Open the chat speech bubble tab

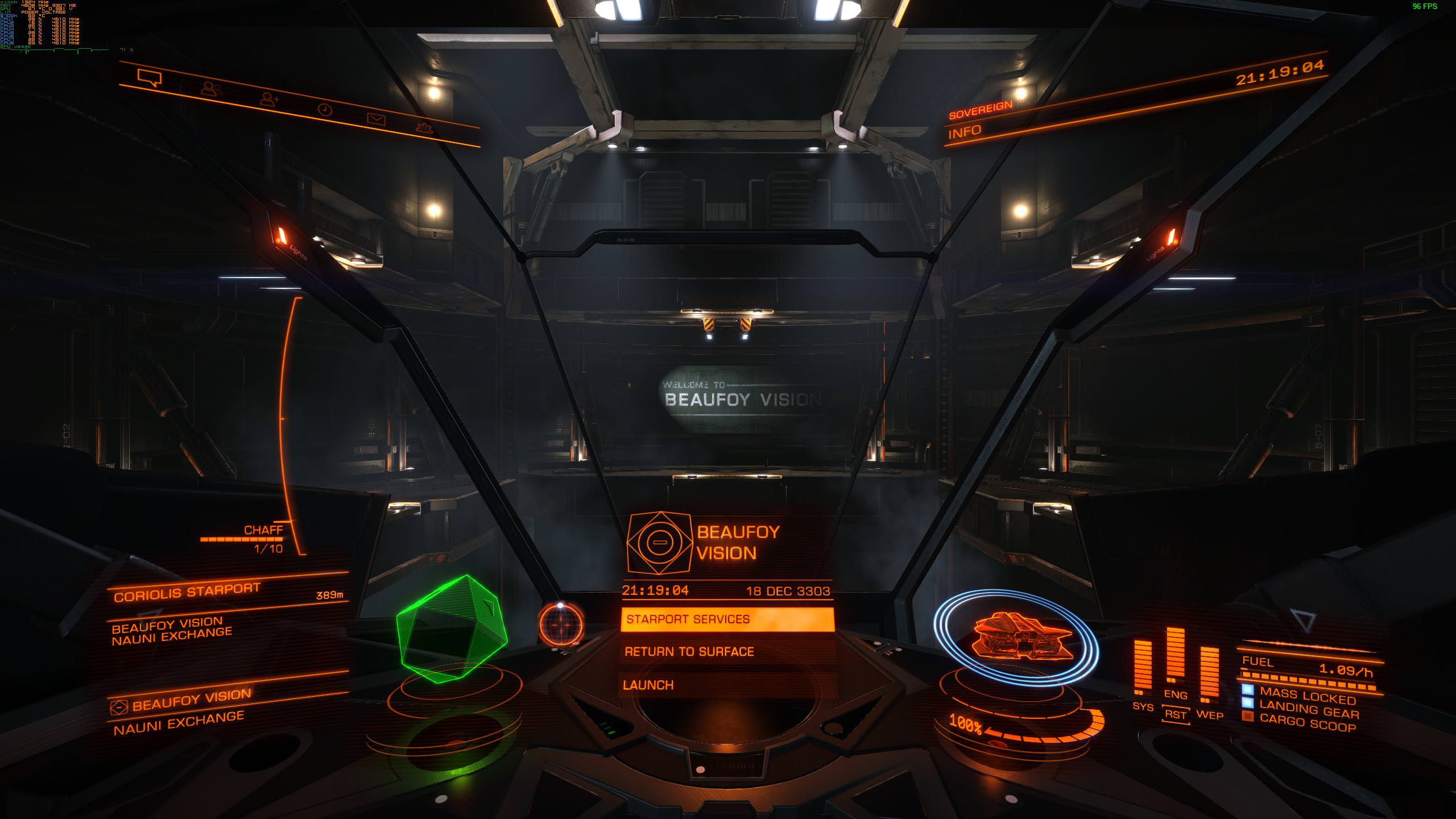(x=150, y=78)
